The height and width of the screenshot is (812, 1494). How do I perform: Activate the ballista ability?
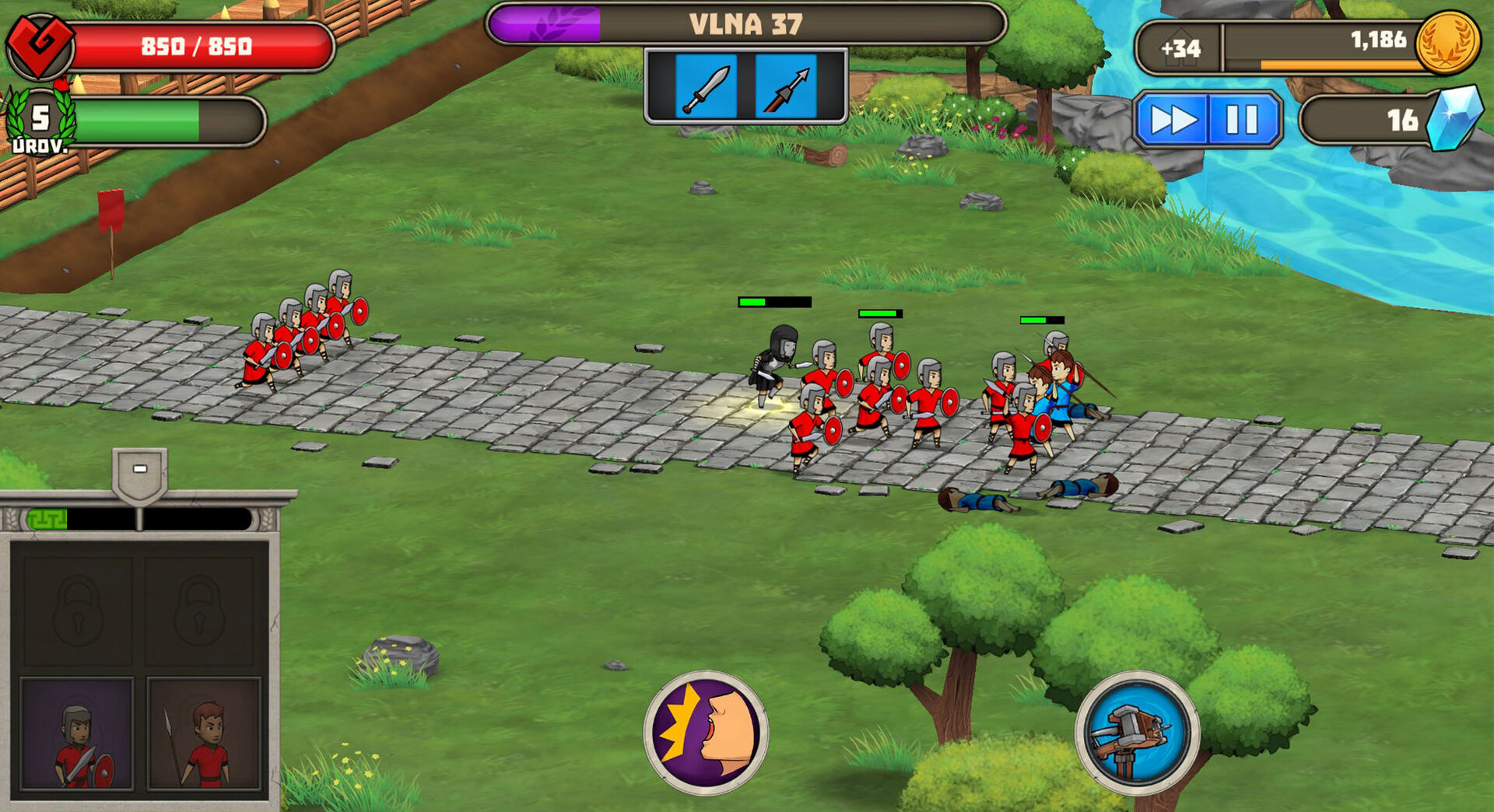1137,733
